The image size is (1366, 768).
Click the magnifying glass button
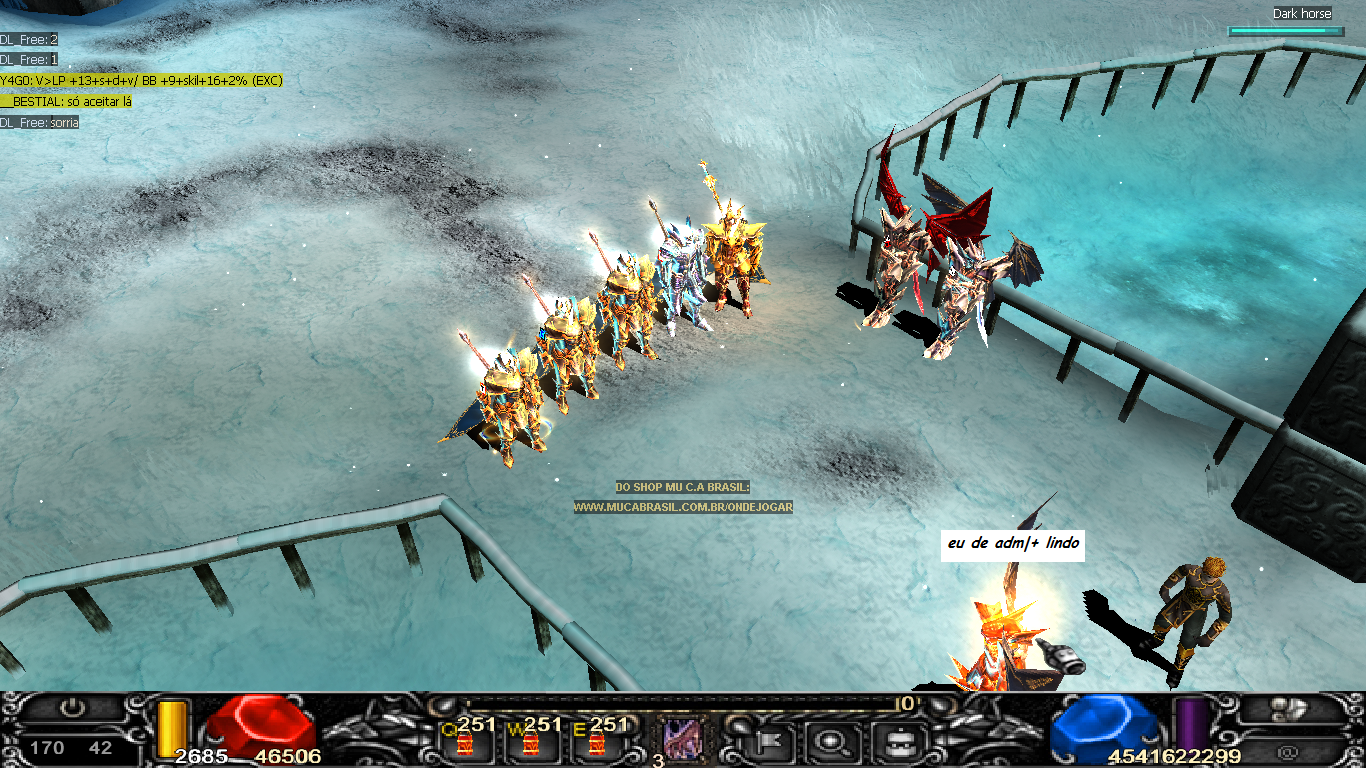pyautogui.click(x=829, y=742)
